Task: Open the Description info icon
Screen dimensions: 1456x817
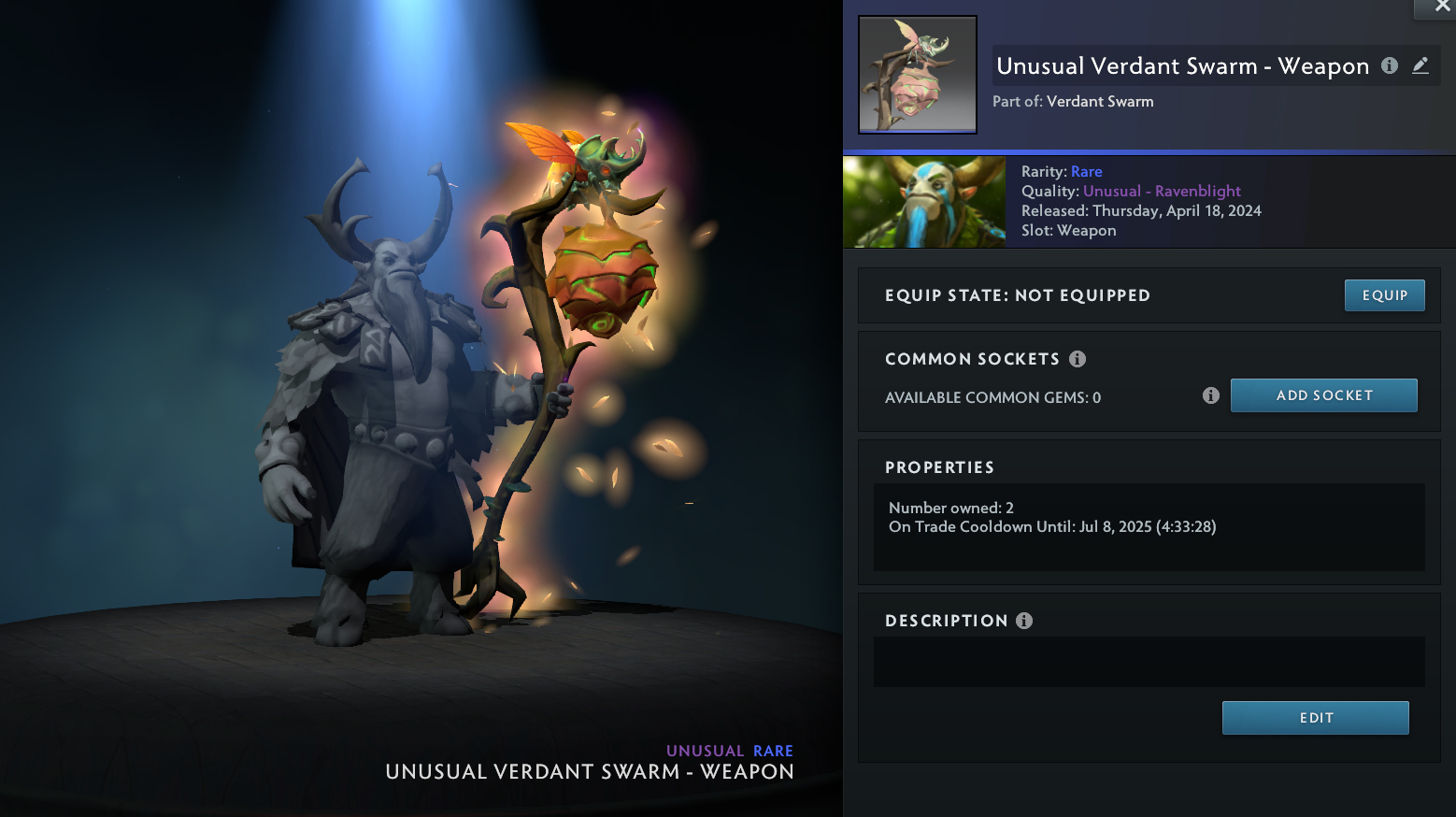Action: (1024, 621)
